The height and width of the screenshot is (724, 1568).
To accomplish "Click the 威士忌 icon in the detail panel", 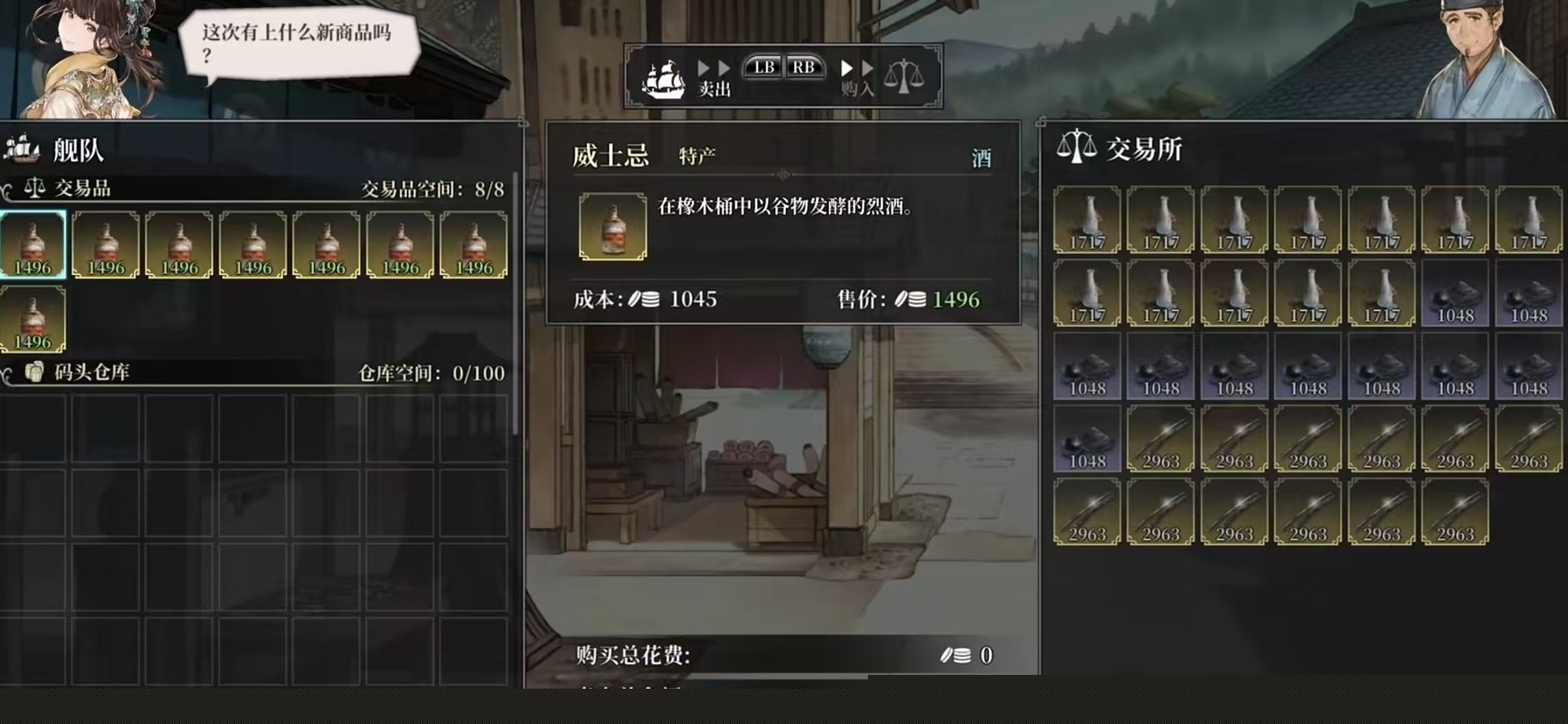I will (x=612, y=226).
